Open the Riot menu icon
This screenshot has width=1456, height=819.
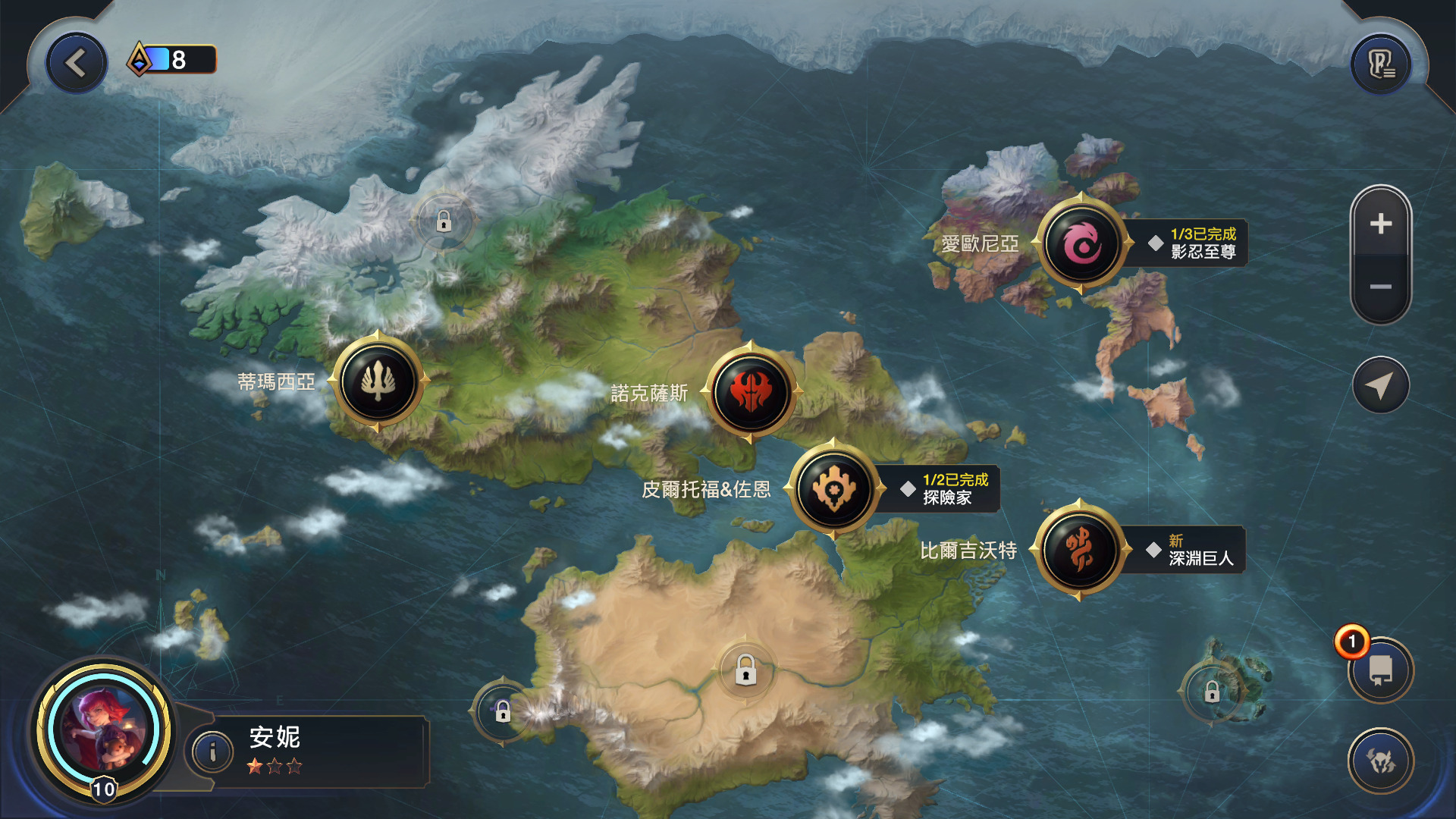click(1380, 64)
